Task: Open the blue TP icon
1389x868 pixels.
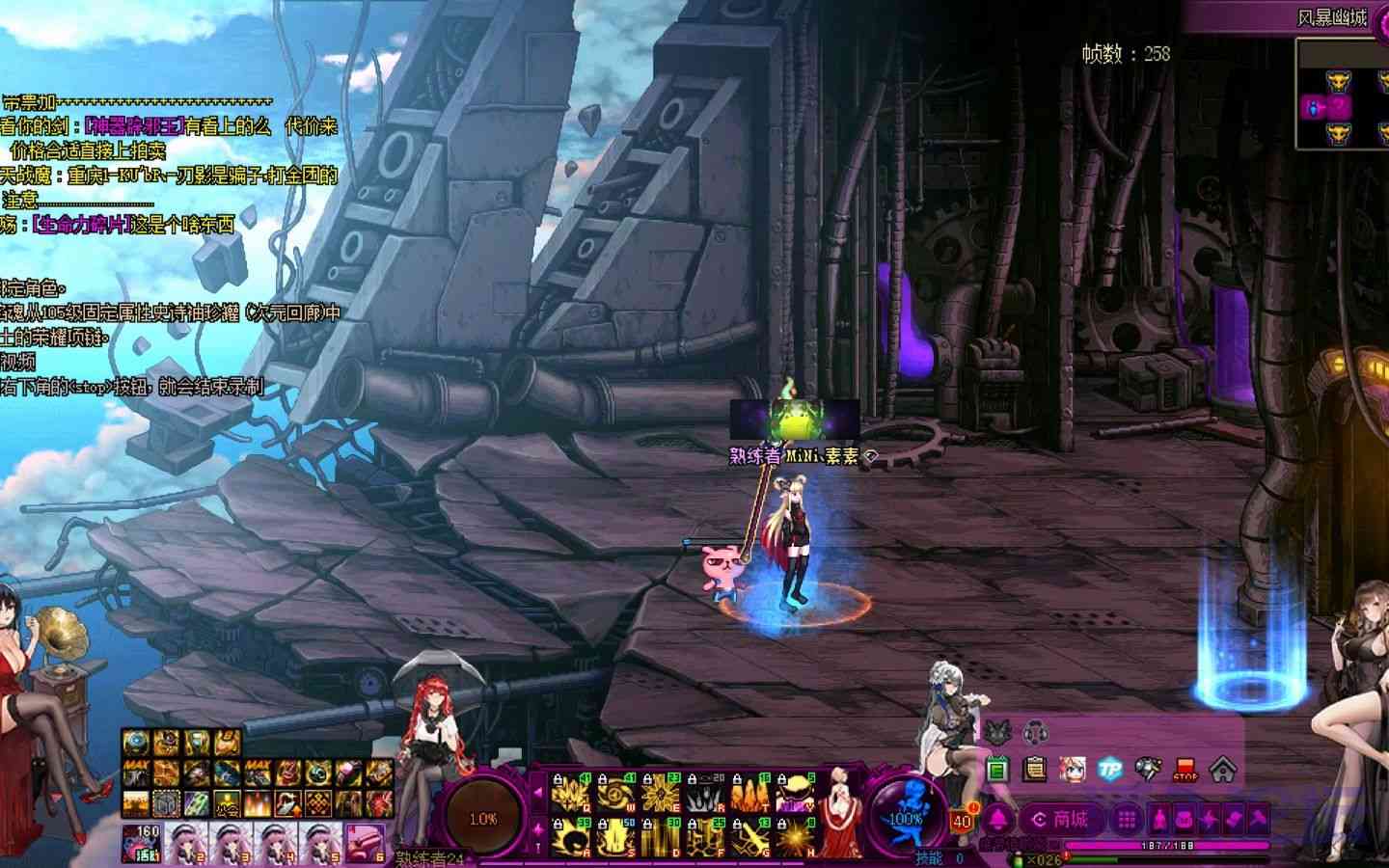Action: click(1111, 770)
